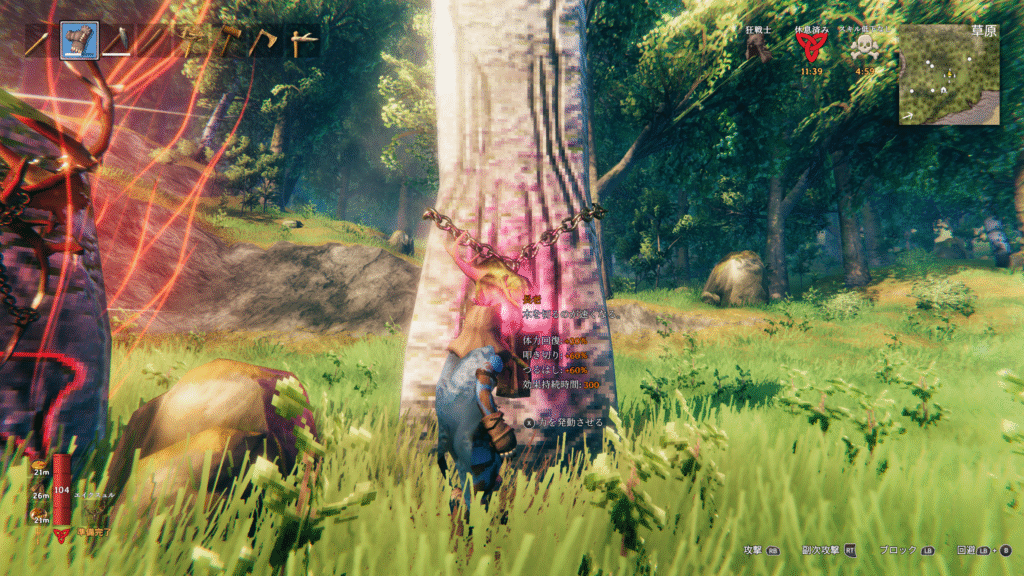Image resolution: width=1024 pixels, height=576 pixels.
Task: Click the 狂戦士 berserker status icon
Action: click(x=759, y=48)
